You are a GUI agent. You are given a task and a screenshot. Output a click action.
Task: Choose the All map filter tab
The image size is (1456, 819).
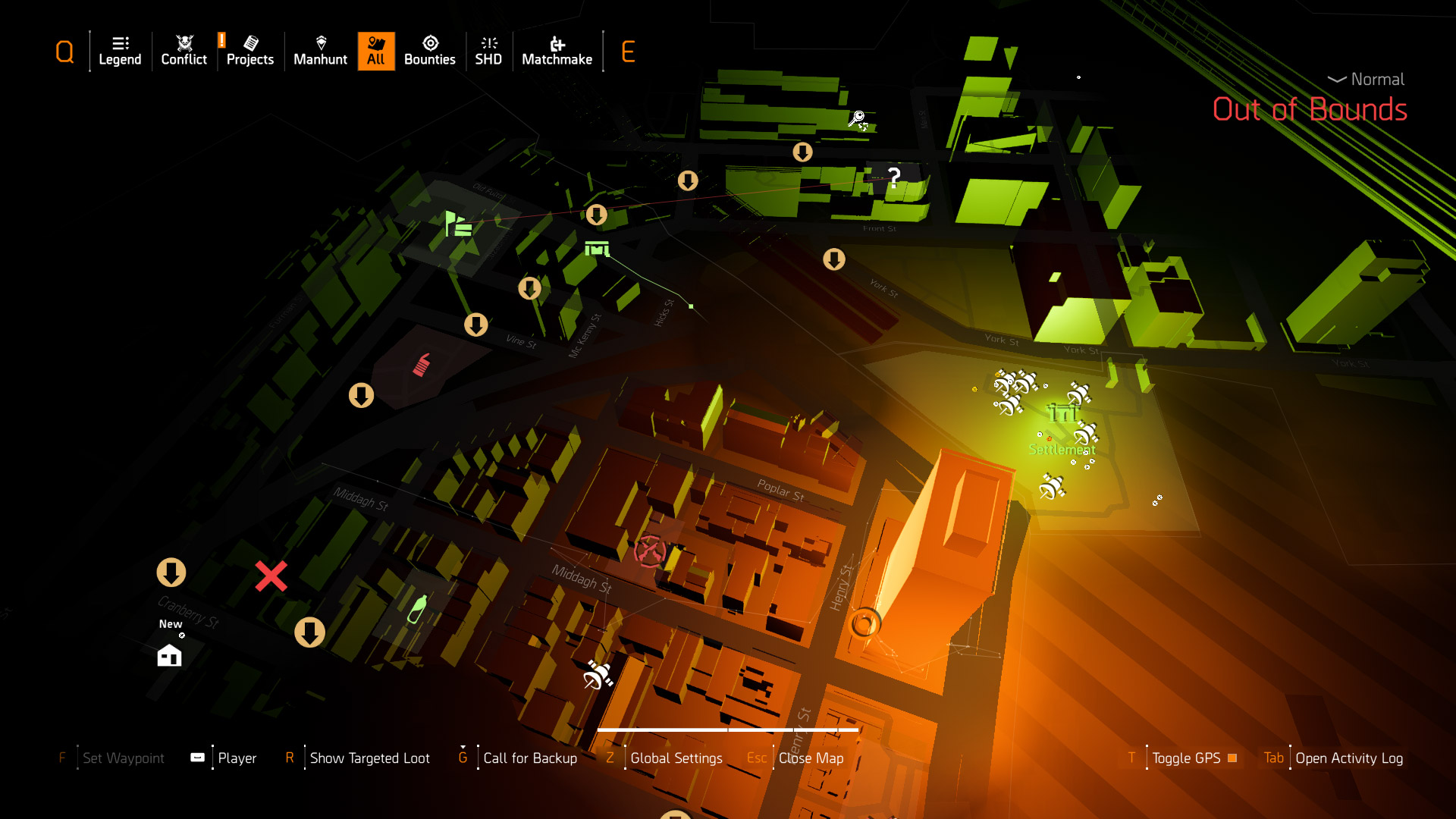point(376,51)
